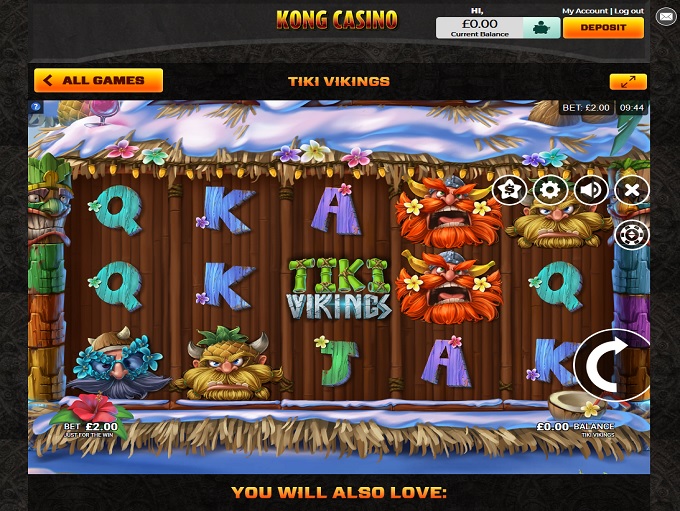Open the envelope messages inbox
The width and height of the screenshot is (680, 511).
point(665,17)
